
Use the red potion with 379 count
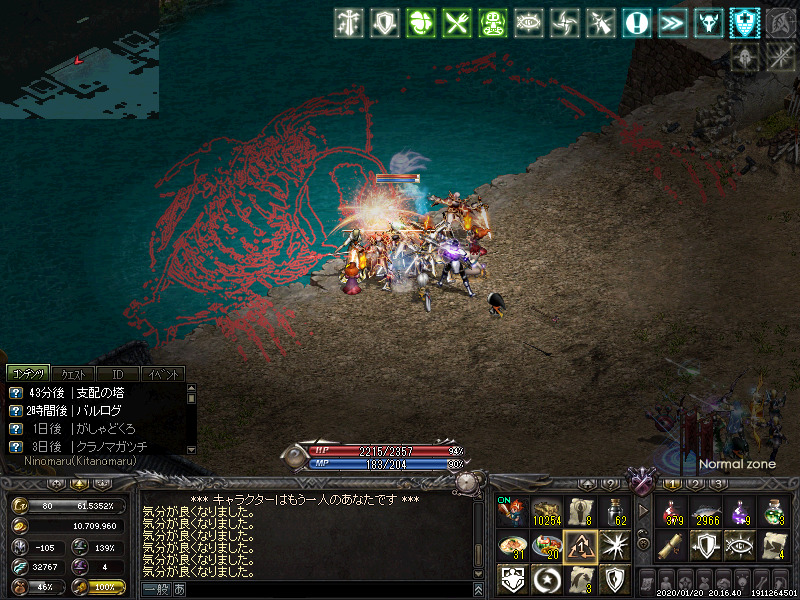[673, 512]
